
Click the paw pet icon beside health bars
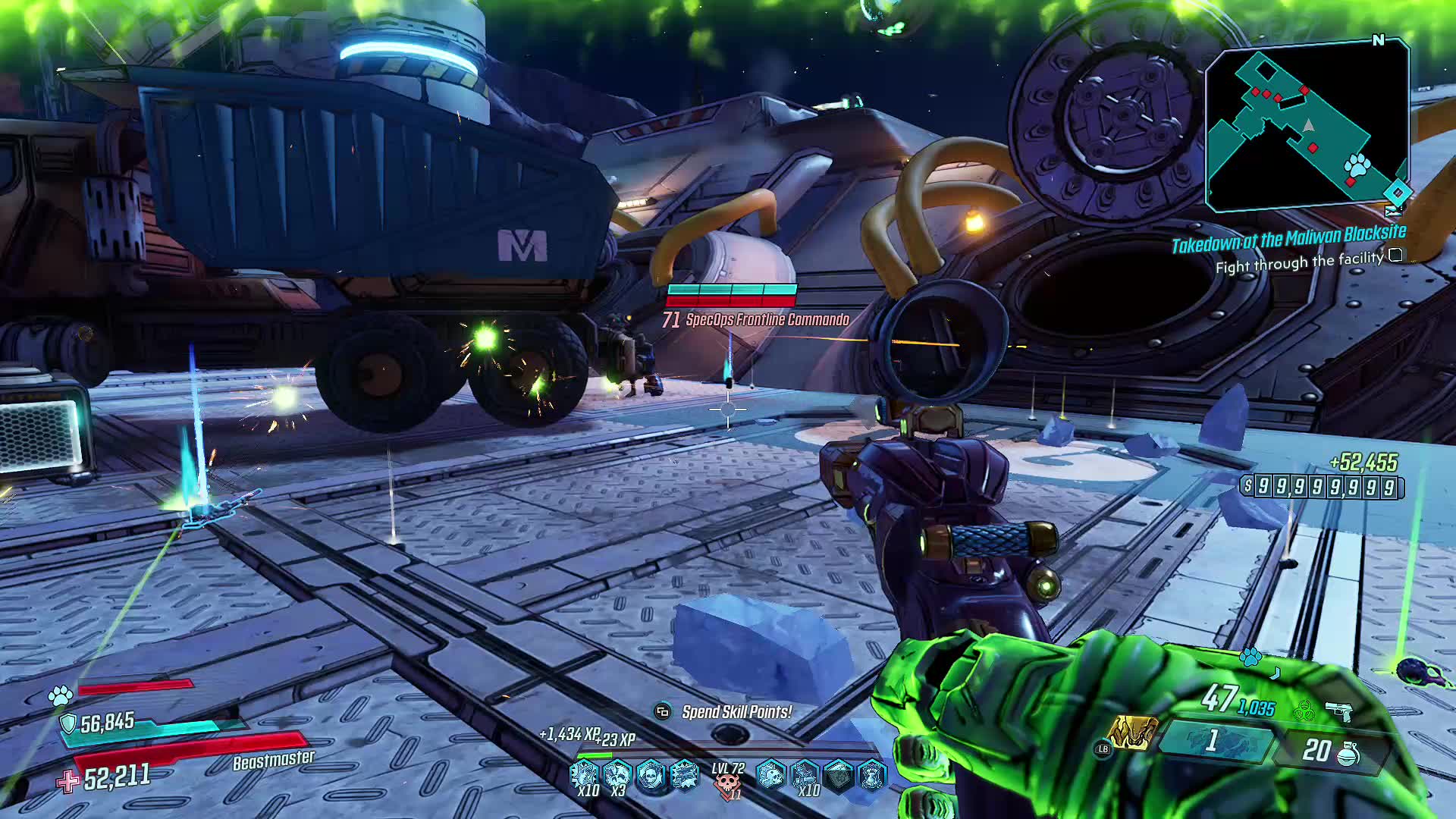click(x=61, y=694)
